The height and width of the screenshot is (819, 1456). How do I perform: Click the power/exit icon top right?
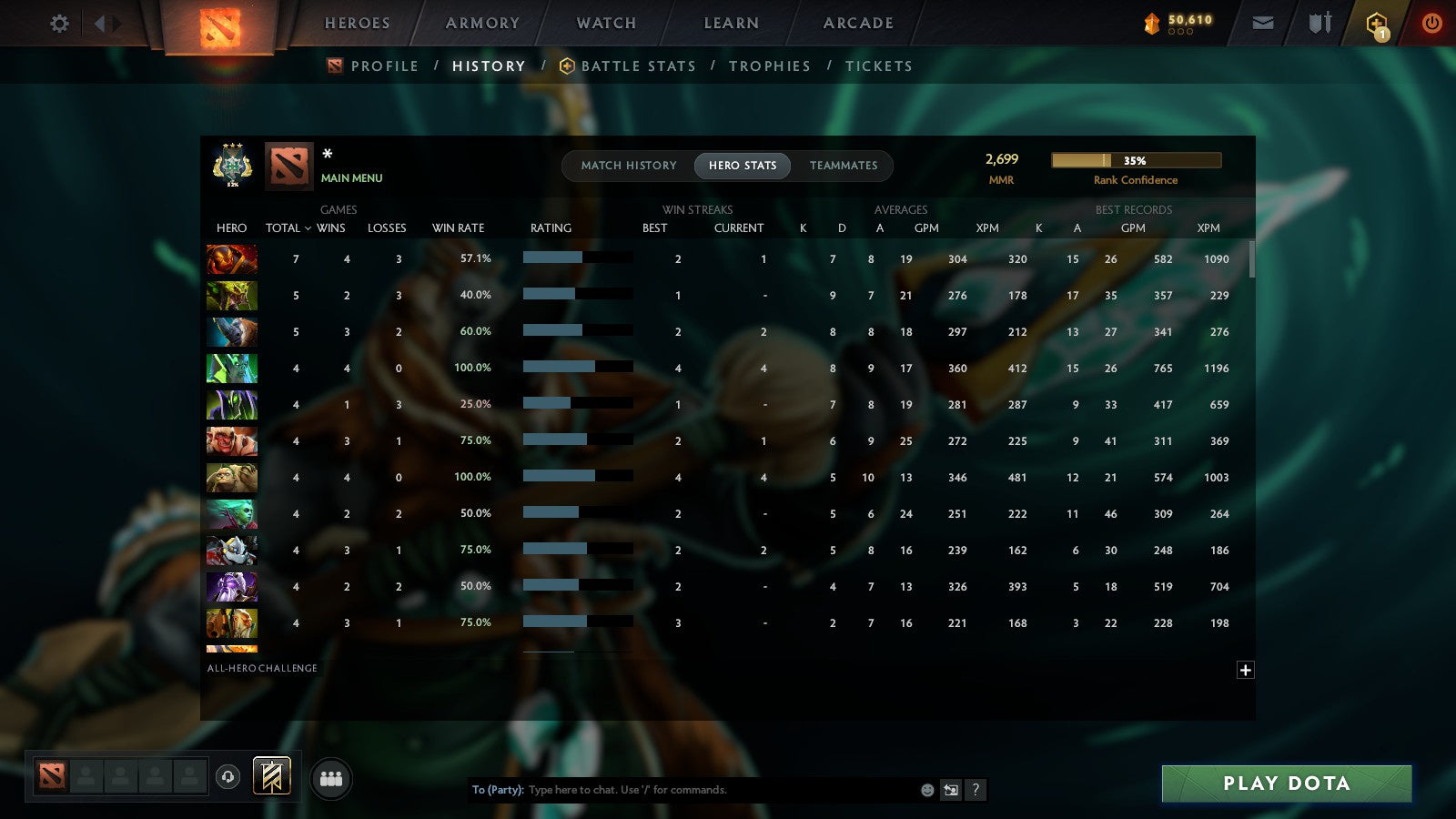[x=1431, y=23]
